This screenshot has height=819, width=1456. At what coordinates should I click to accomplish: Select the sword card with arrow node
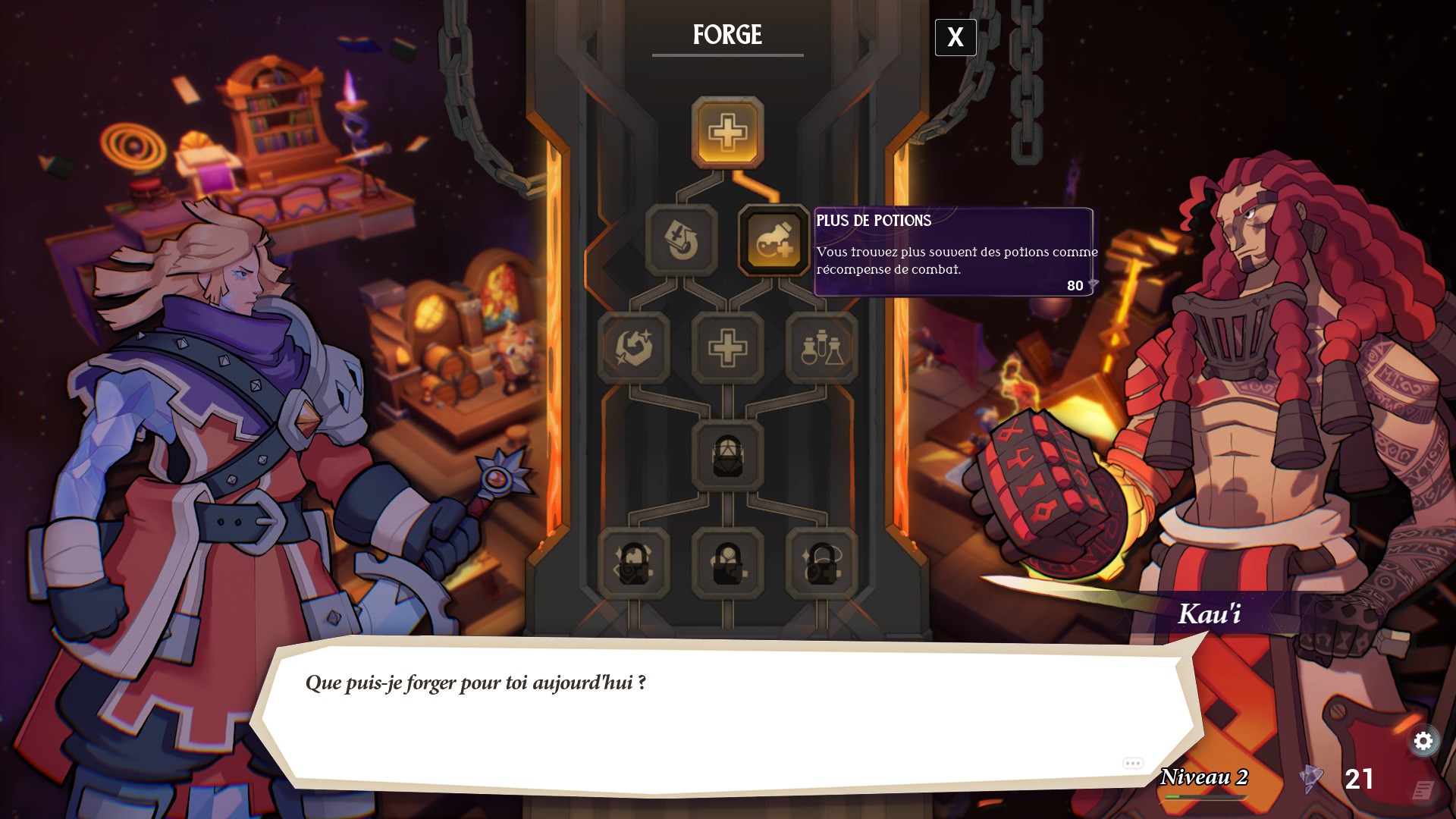[x=681, y=240]
